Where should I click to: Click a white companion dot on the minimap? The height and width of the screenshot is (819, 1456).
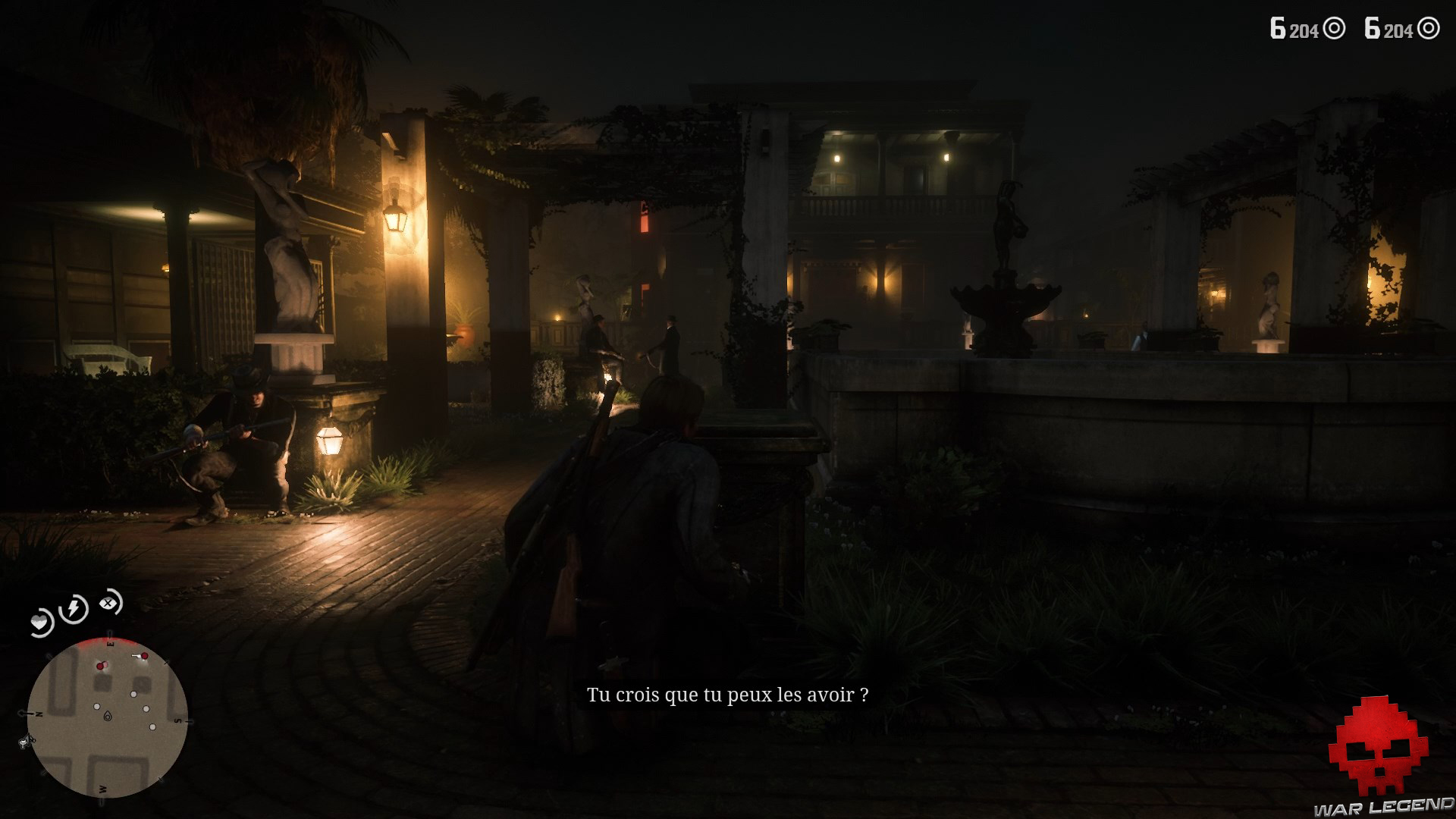tap(133, 694)
